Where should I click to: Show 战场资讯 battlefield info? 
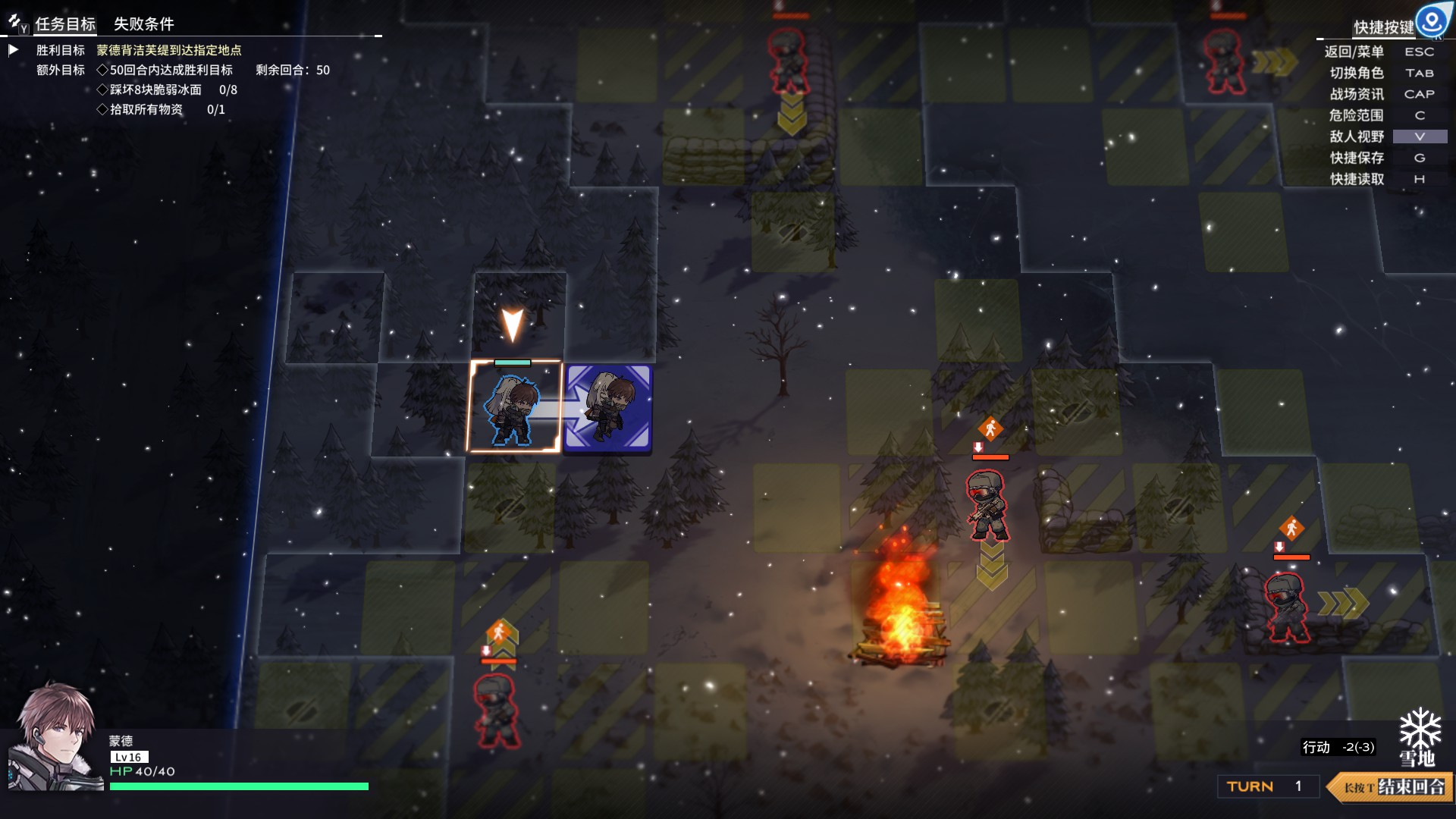click(1356, 94)
